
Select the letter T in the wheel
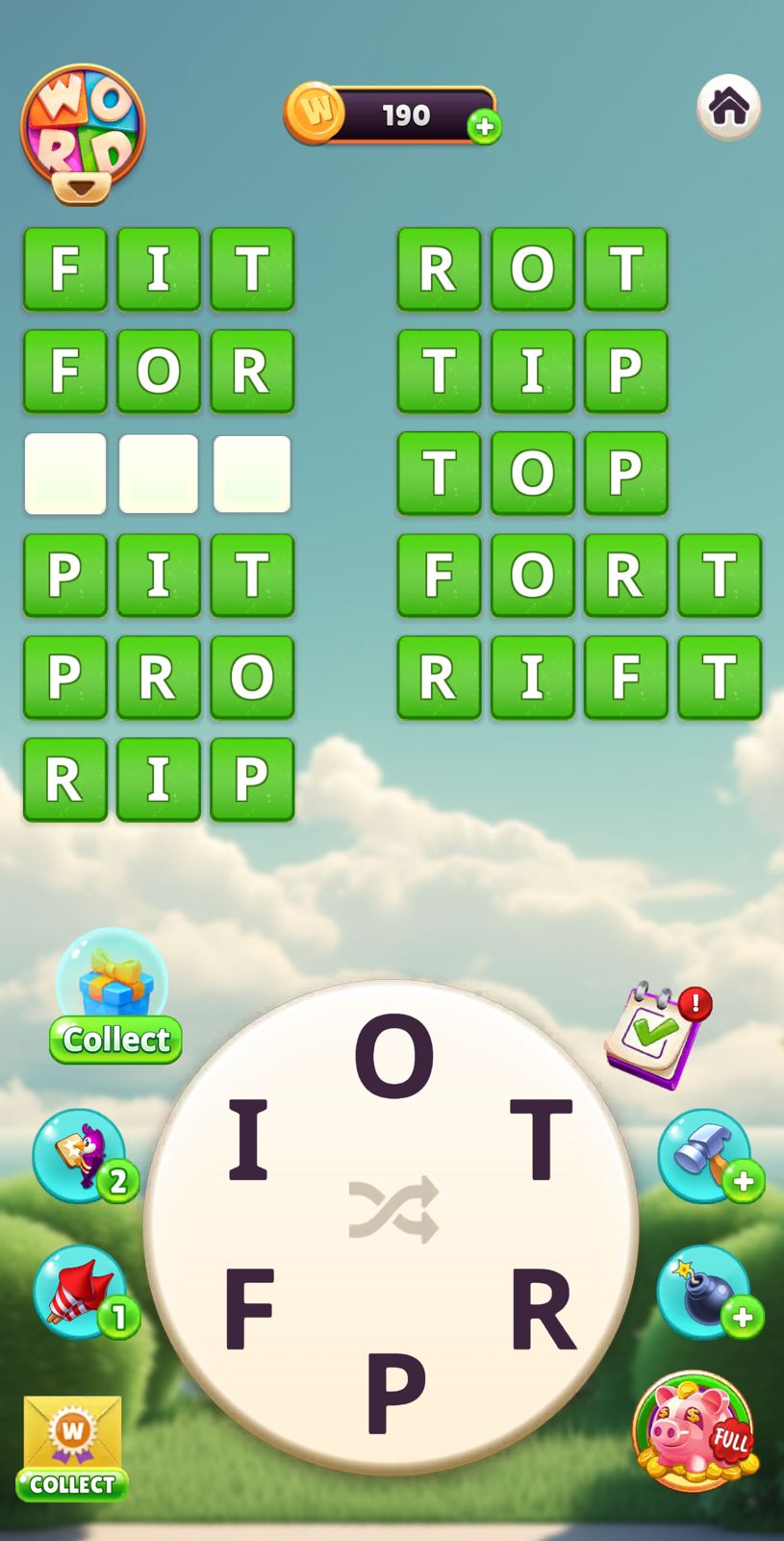click(541, 1140)
